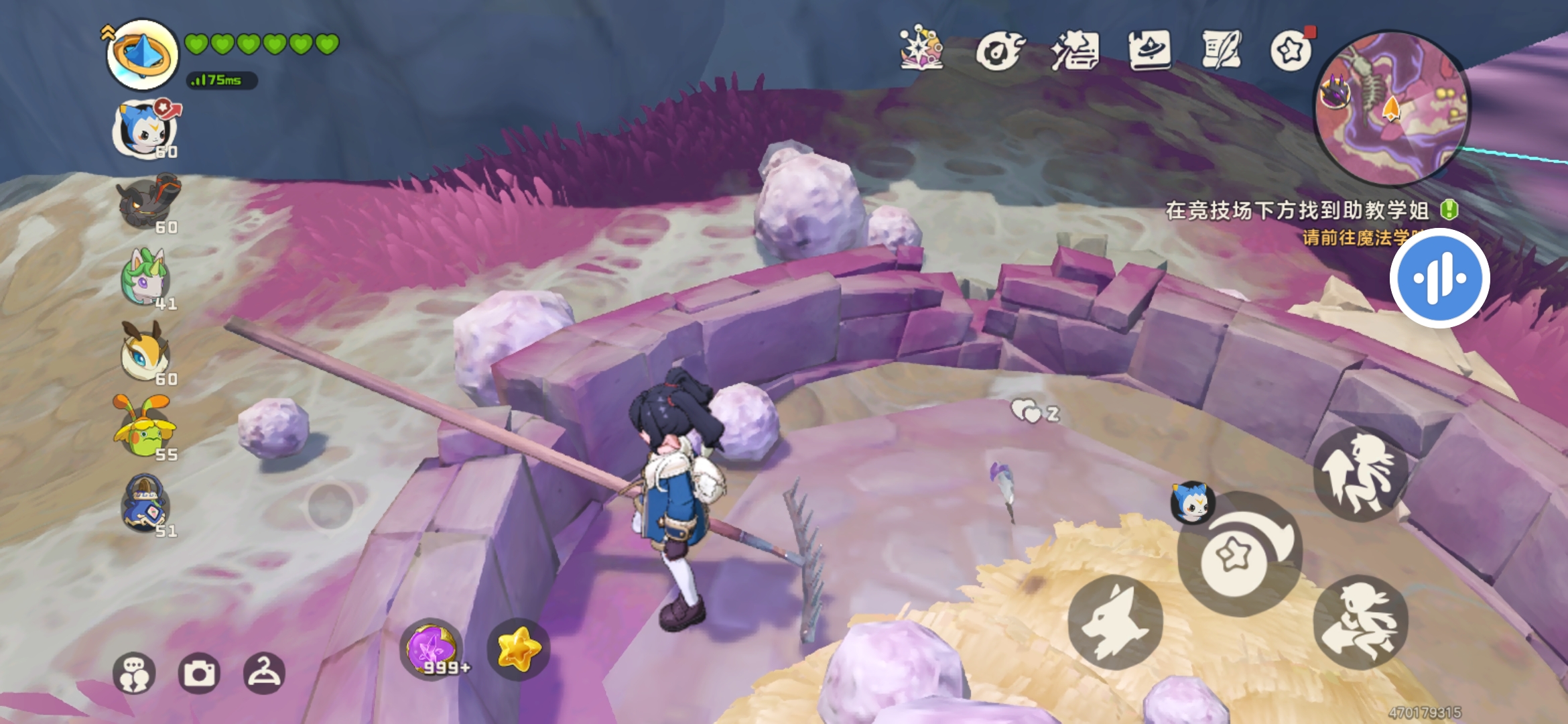Choose the green-maned unicorn pet, level 41
Screen dimensions: 1568x724
click(145, 278)
